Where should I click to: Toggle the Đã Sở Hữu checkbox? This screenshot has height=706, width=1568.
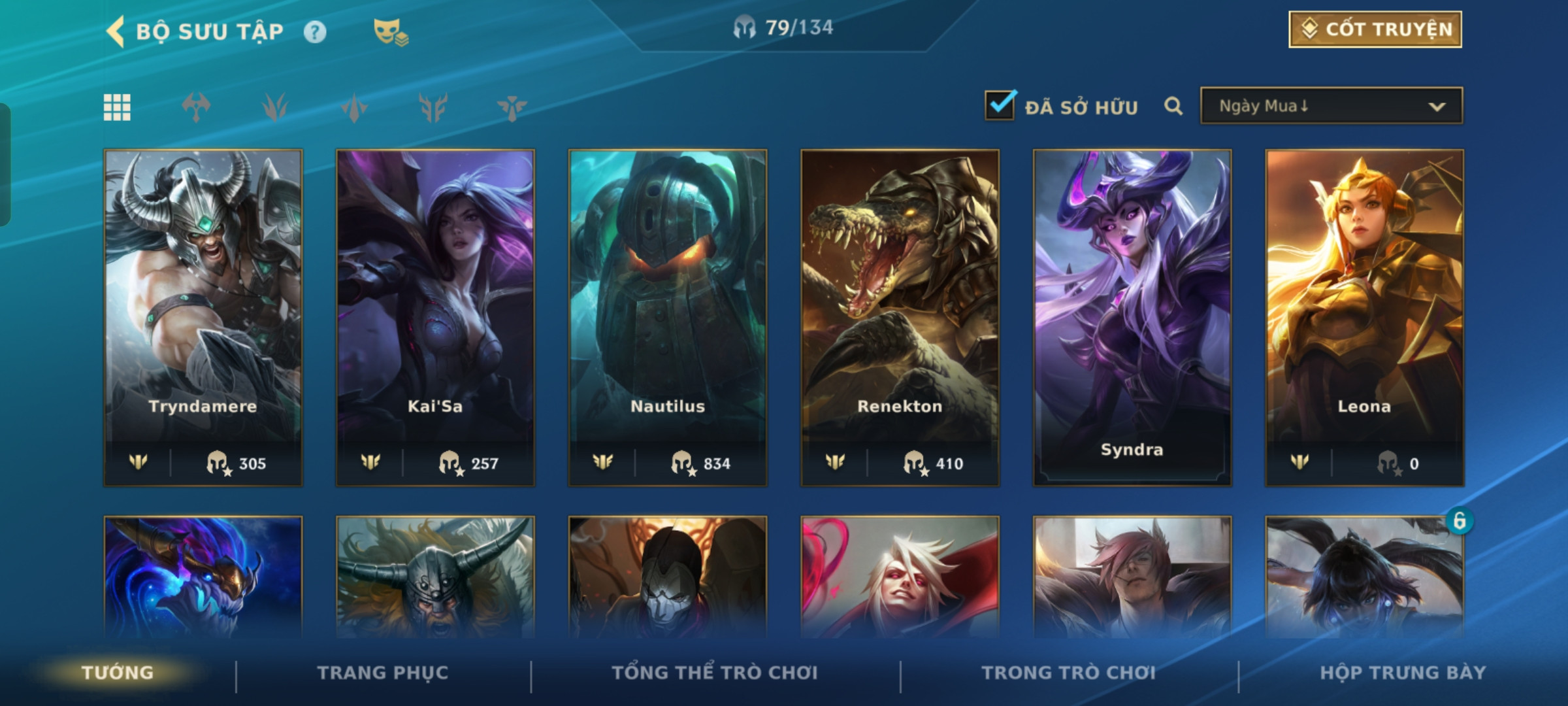(x=1000, y=105)
